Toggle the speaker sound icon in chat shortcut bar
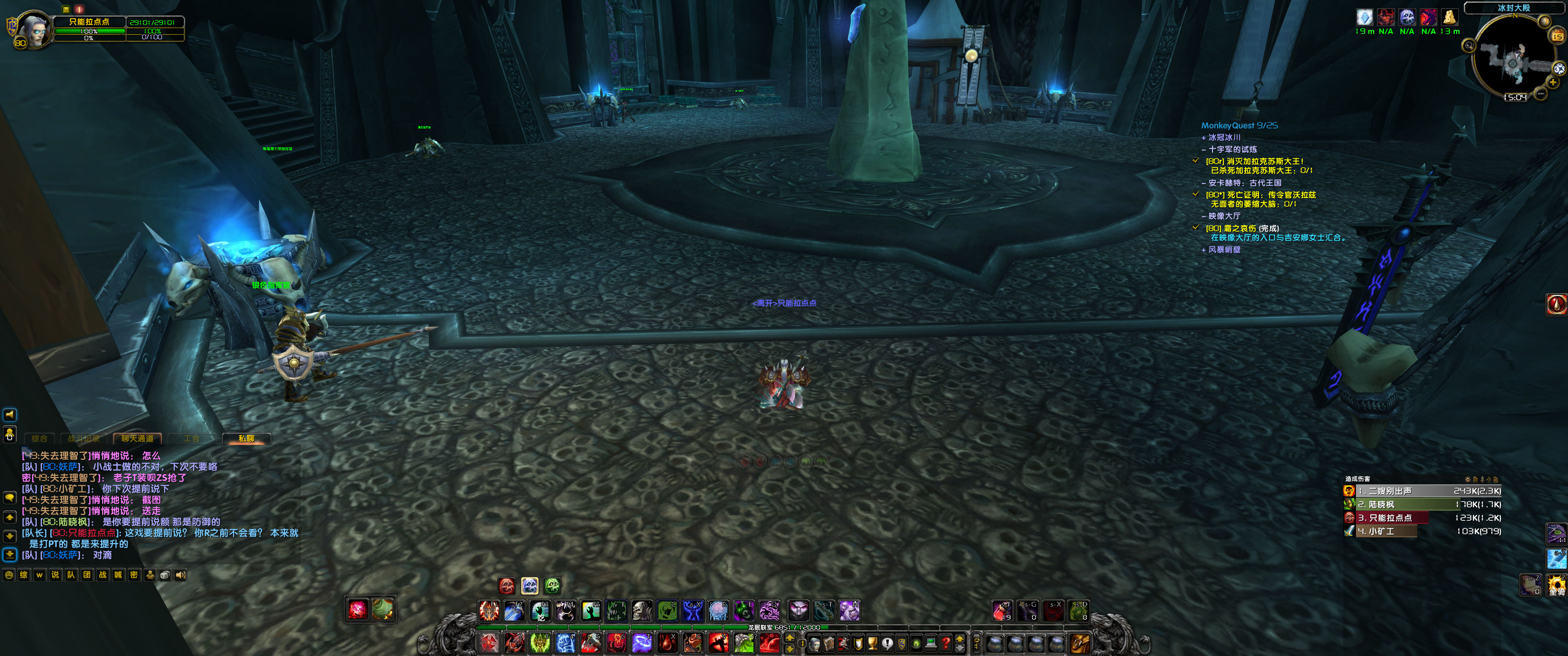The width and height of the screenshot is (1568, 656). pyautogui.click(x=181, y=574)
